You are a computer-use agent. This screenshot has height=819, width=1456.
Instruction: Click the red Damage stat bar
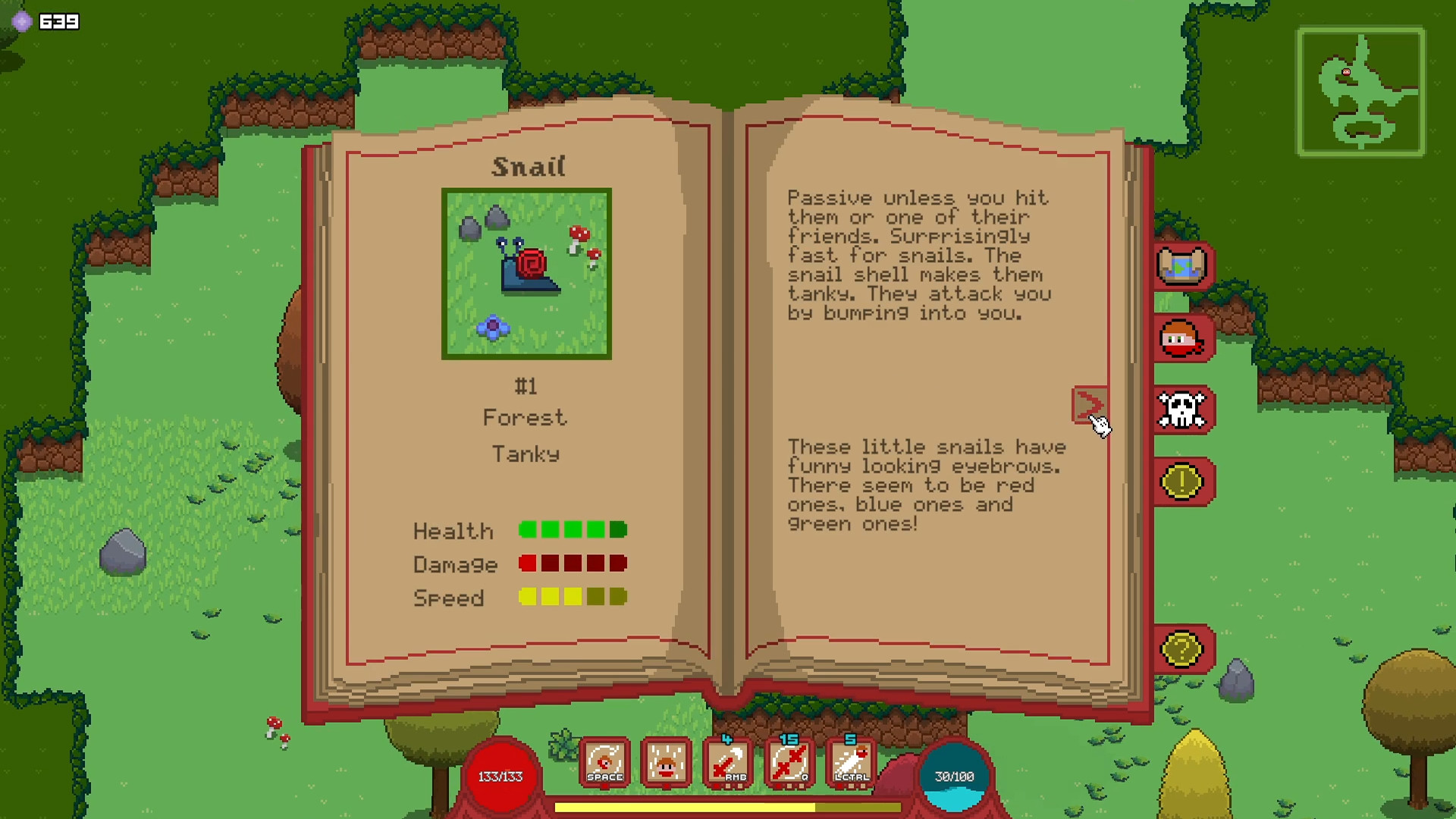[x=573, y=563]
